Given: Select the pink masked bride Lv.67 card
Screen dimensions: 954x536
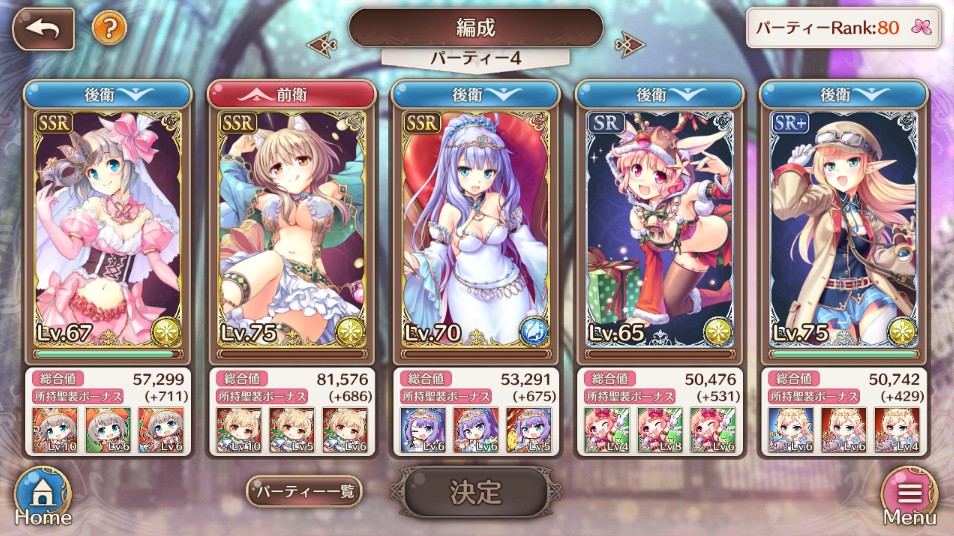Looking at the screenshot, I should 108,230.
